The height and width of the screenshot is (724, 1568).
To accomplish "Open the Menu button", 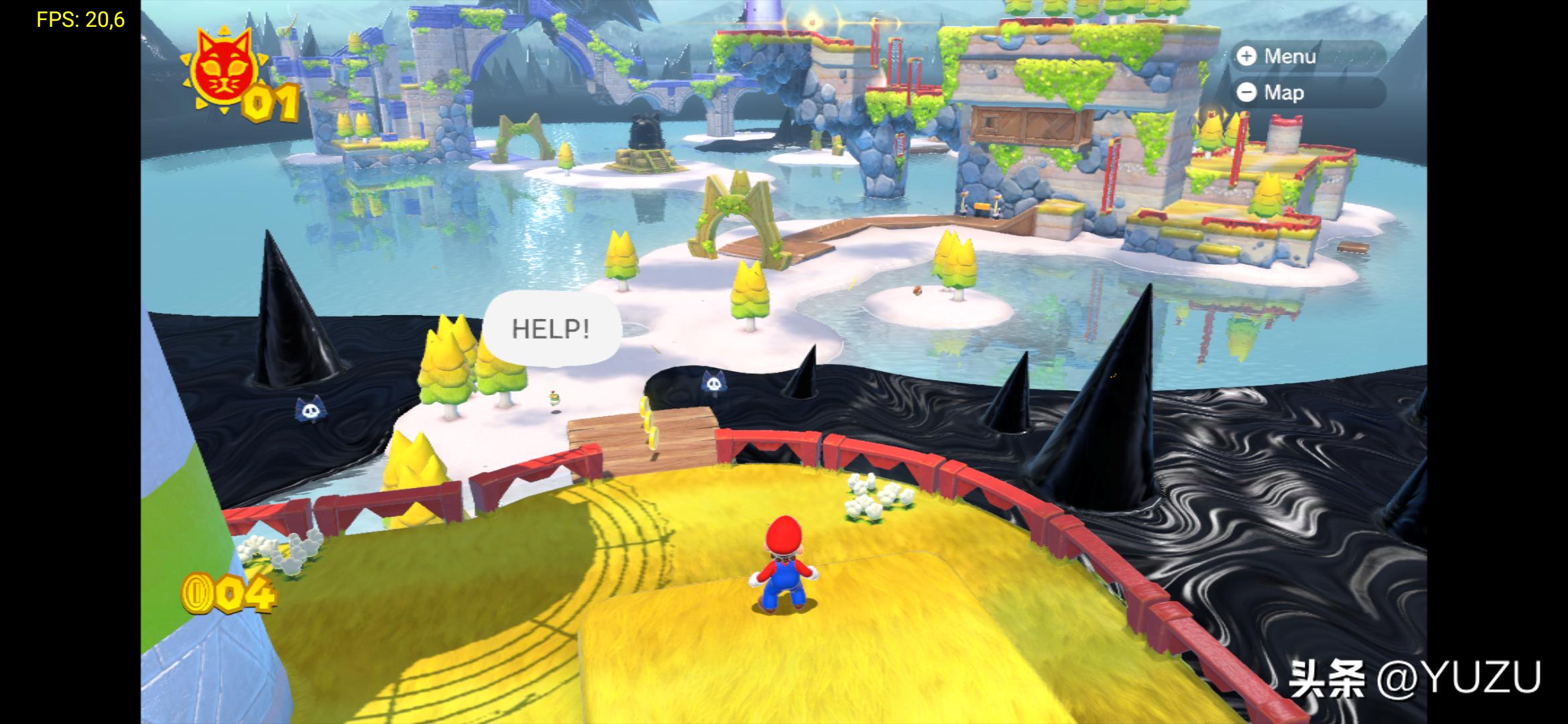I will (x=1305, y=56).
